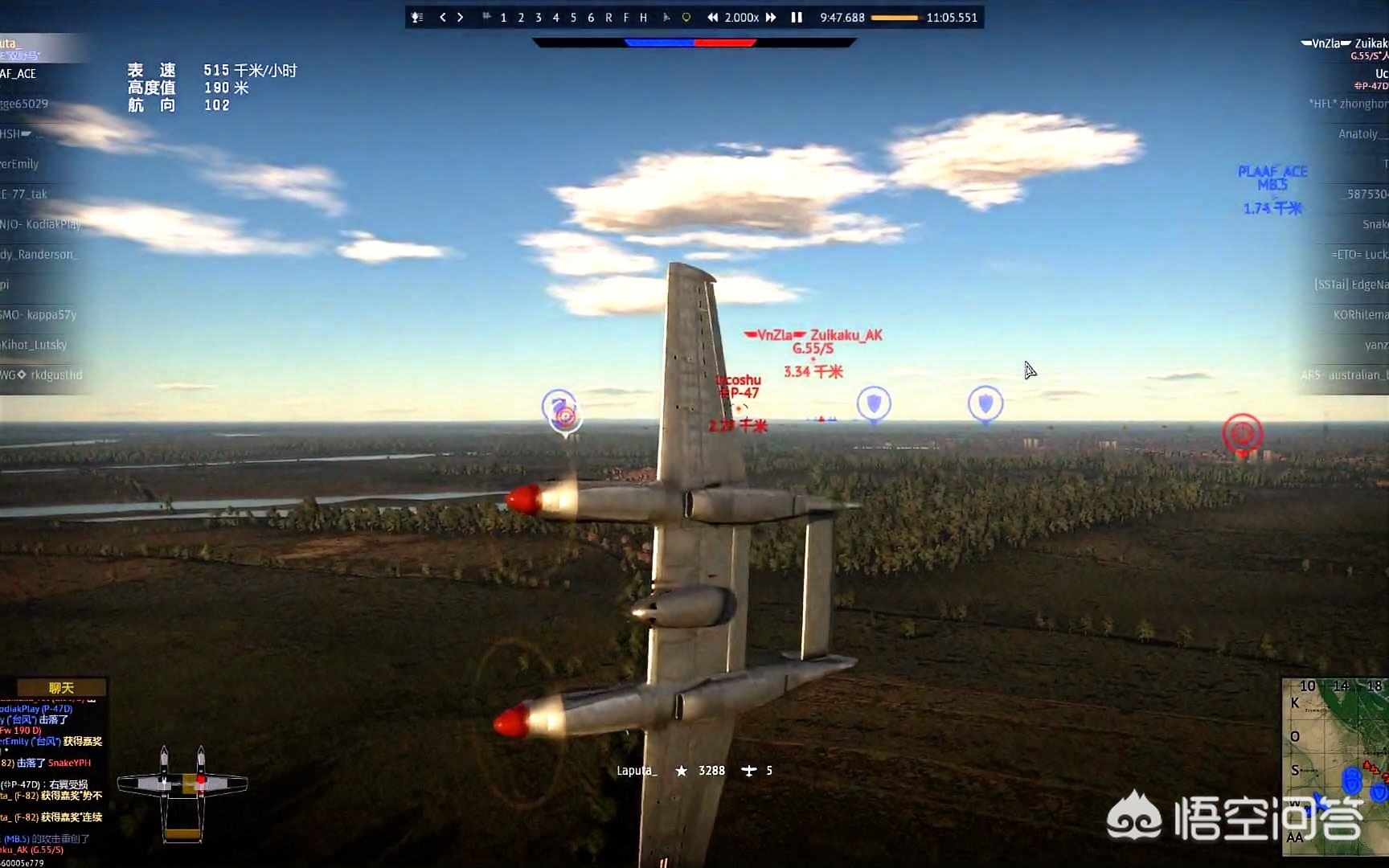Image resolution: width=1389 pixels, height=868 pixels.
Task: Switch to the previous player
Action: [x=442, y=17]
